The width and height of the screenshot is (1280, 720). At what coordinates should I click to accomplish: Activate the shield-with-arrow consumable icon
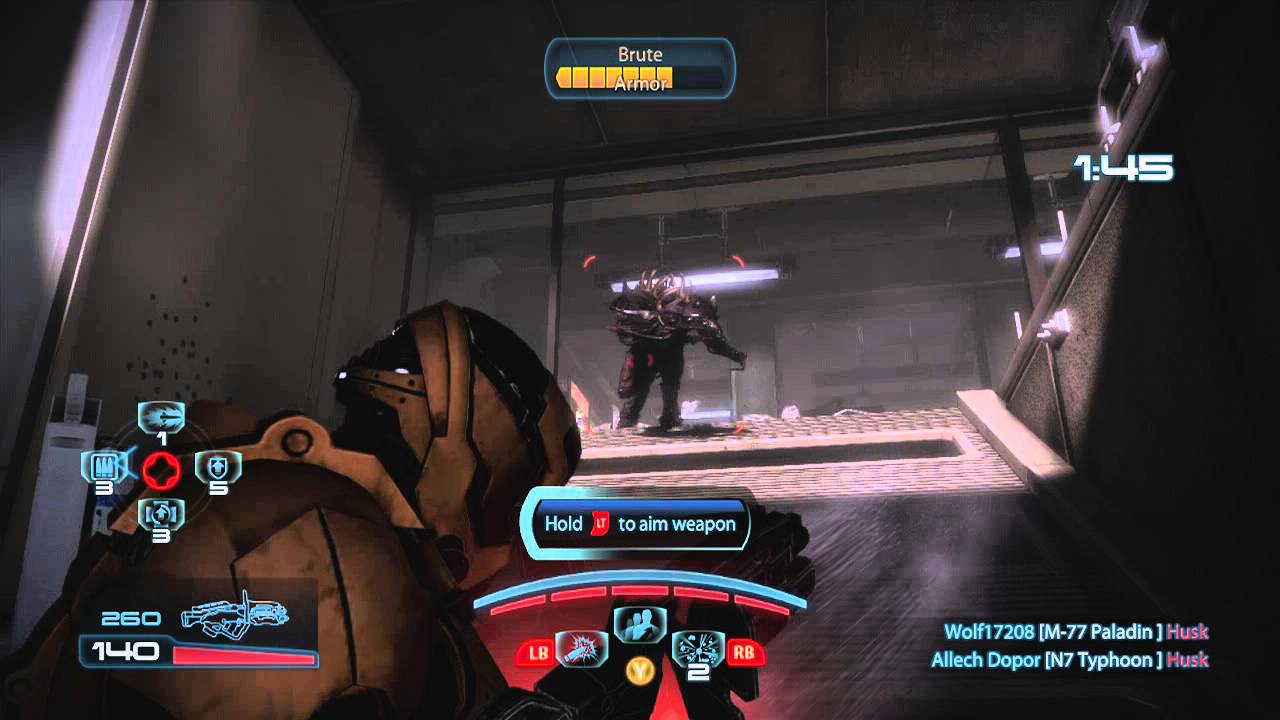pos(217,466)
